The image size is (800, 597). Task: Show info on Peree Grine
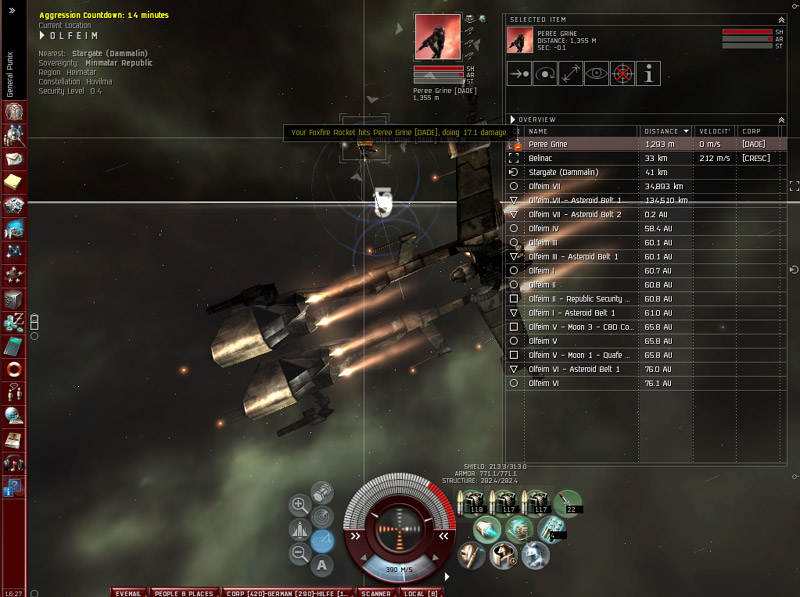648,73
